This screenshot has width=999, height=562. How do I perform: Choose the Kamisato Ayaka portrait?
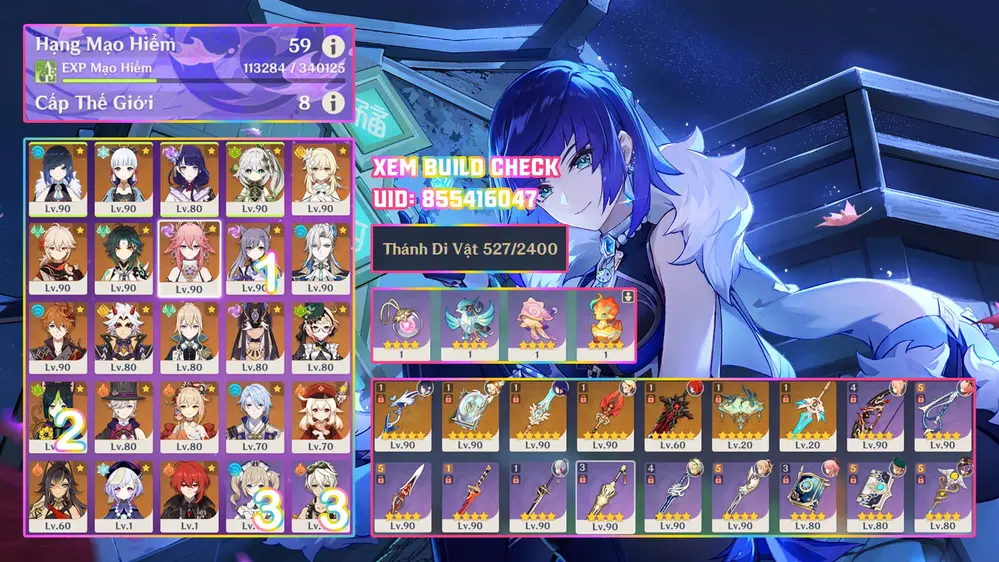click(124, 177)
